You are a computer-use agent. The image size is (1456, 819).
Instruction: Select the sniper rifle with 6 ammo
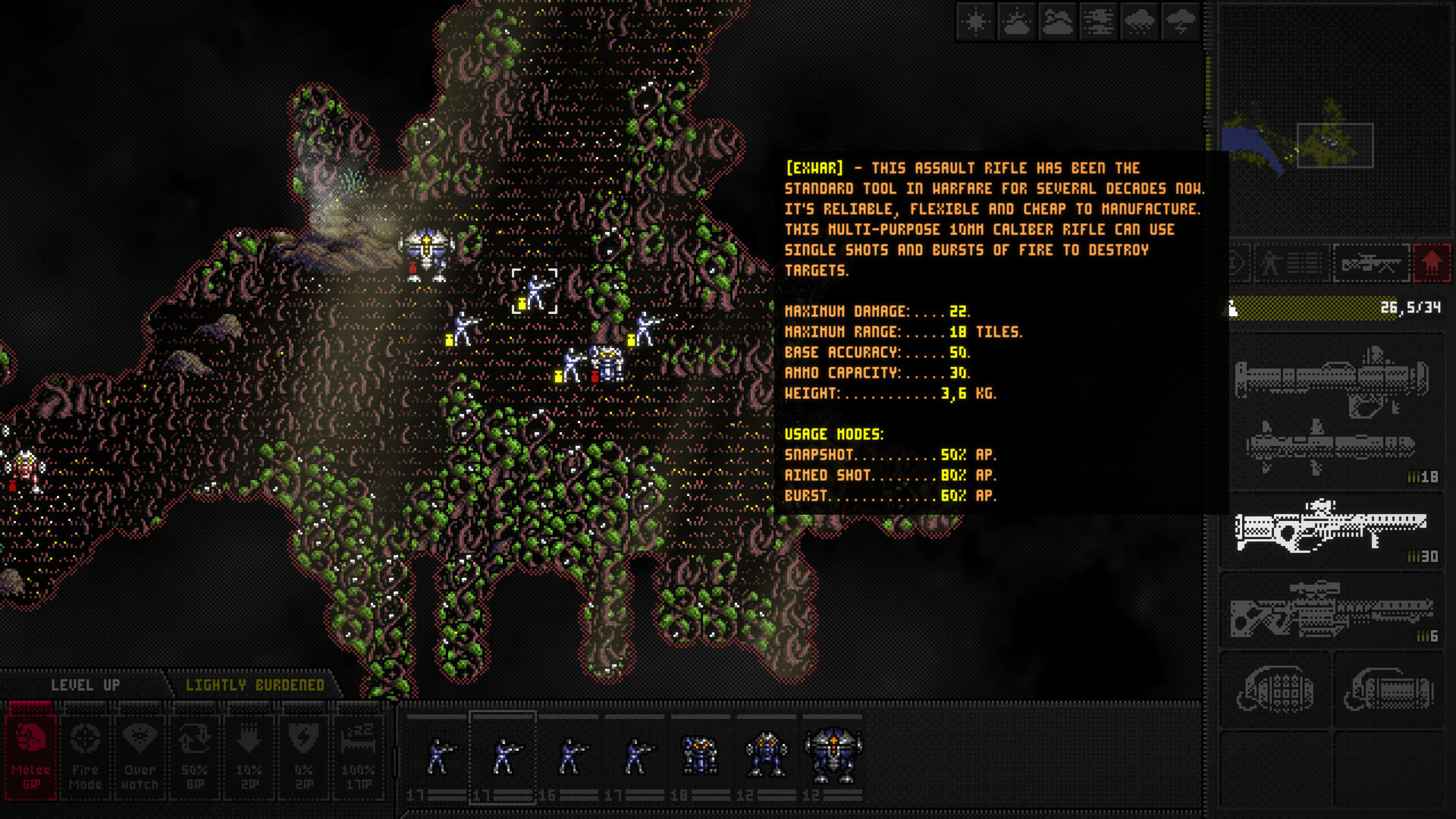click(1331, 610)
